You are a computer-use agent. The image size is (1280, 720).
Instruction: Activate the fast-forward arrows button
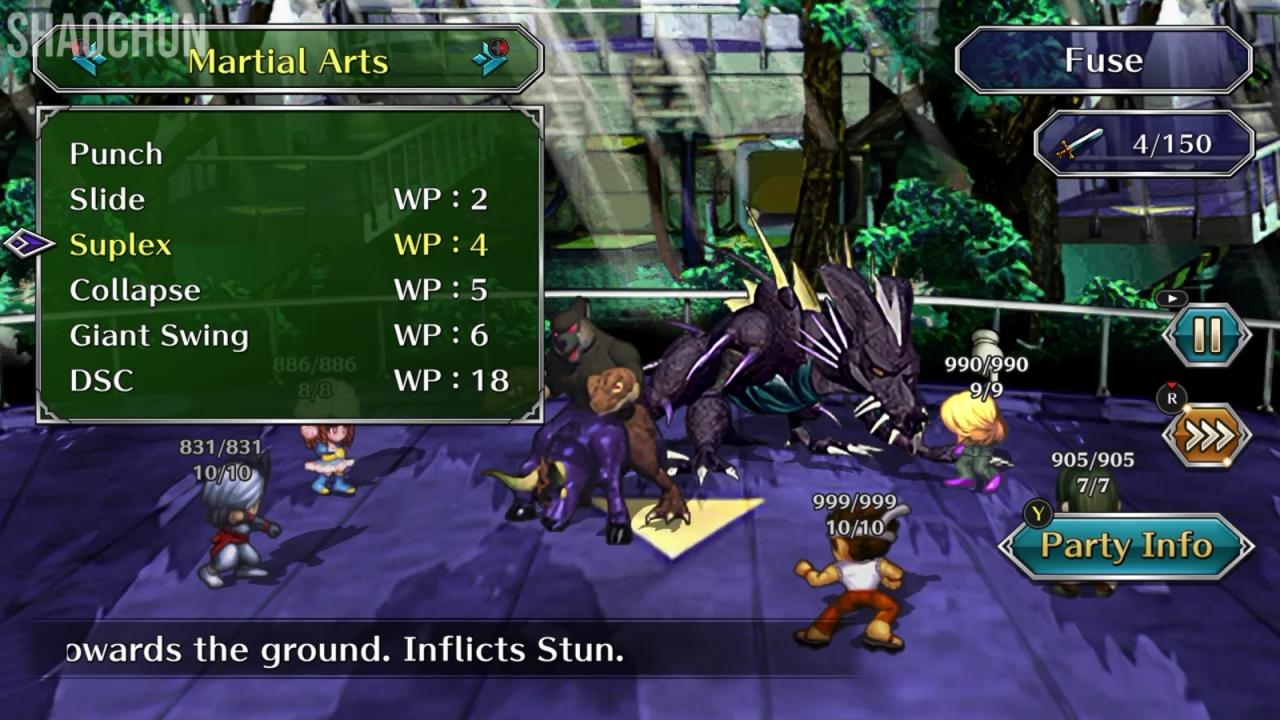pos(1207,436)
